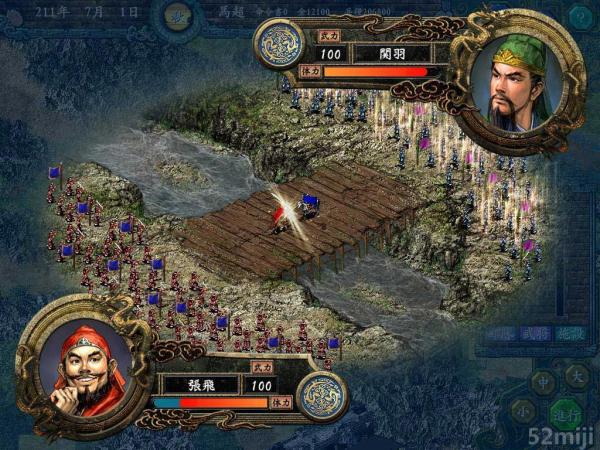Click the green 進行 proceed button
Viewport: 600px width, 450px height.
click(x=564, y=414)
